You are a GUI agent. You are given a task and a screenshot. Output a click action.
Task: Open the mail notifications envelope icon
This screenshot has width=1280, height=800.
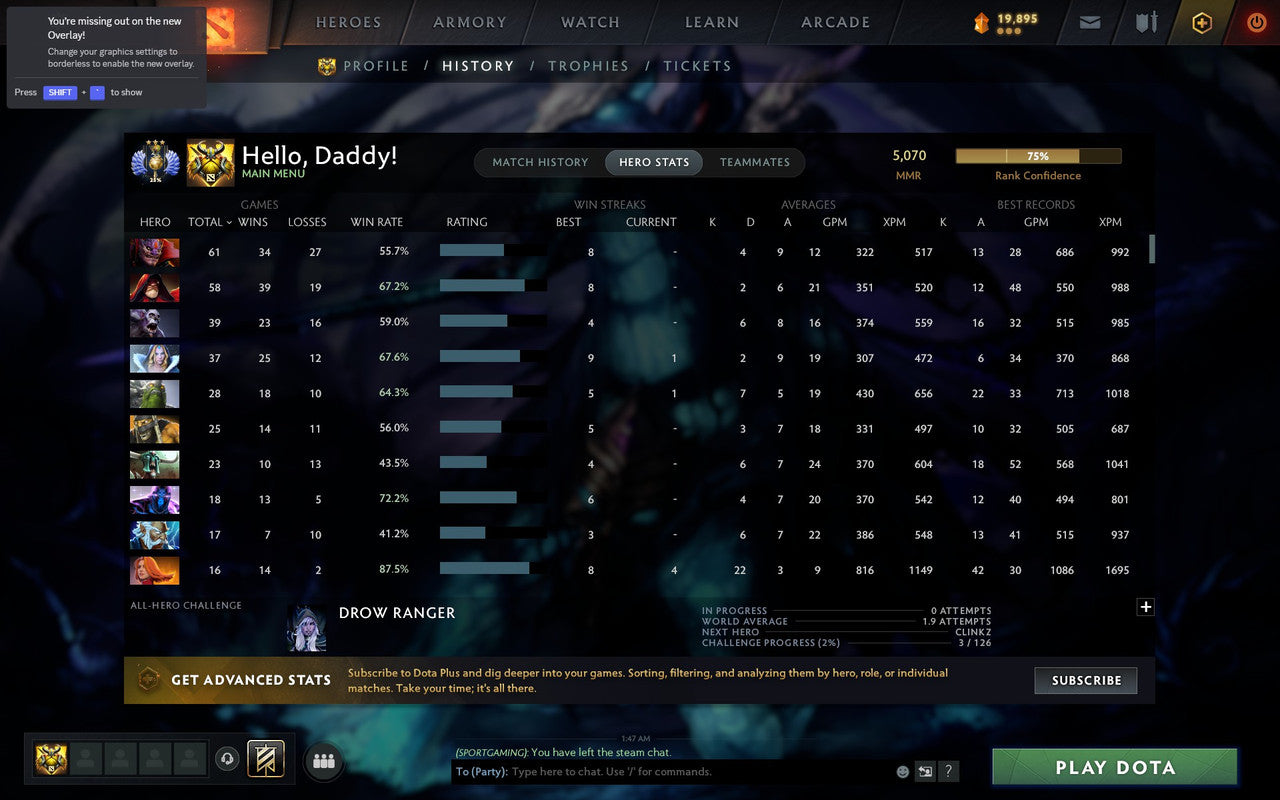[x=1089, y=22]
